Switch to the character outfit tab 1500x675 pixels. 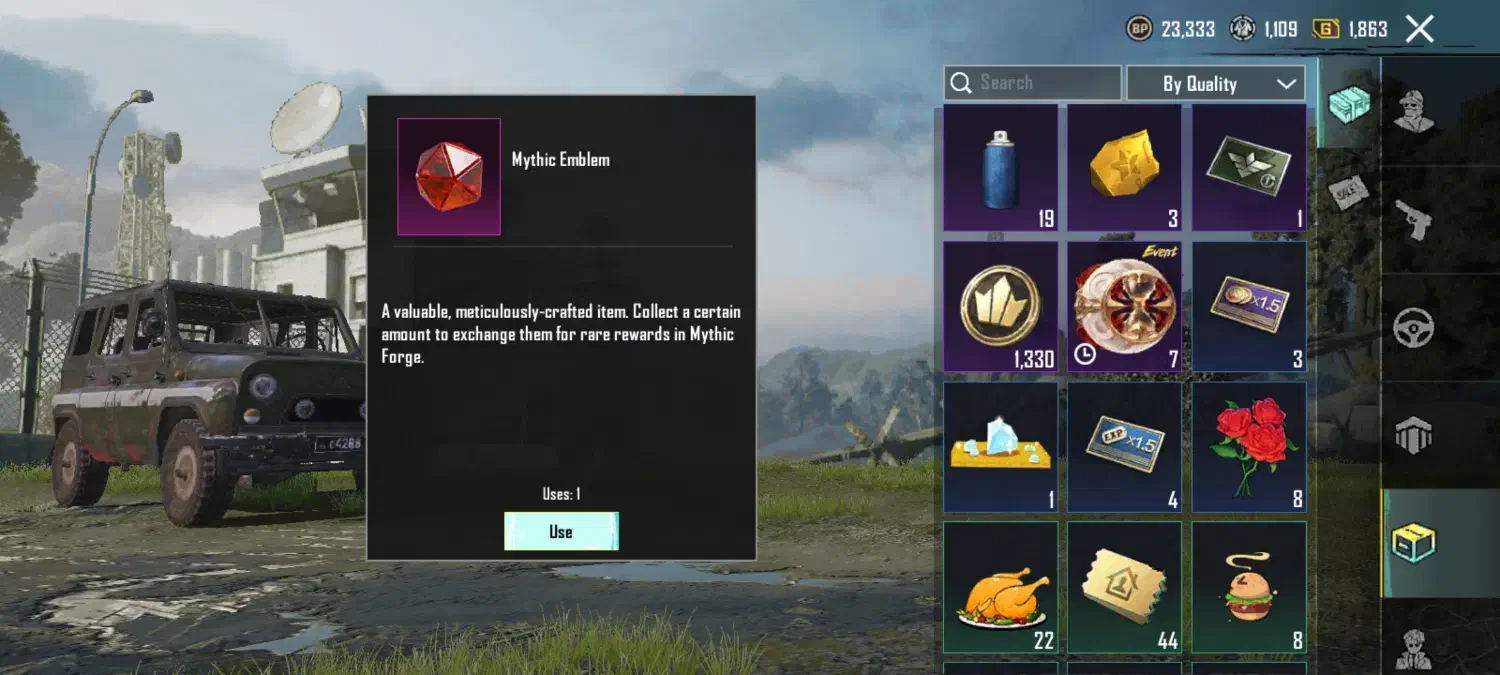[x=1414, y=110]
